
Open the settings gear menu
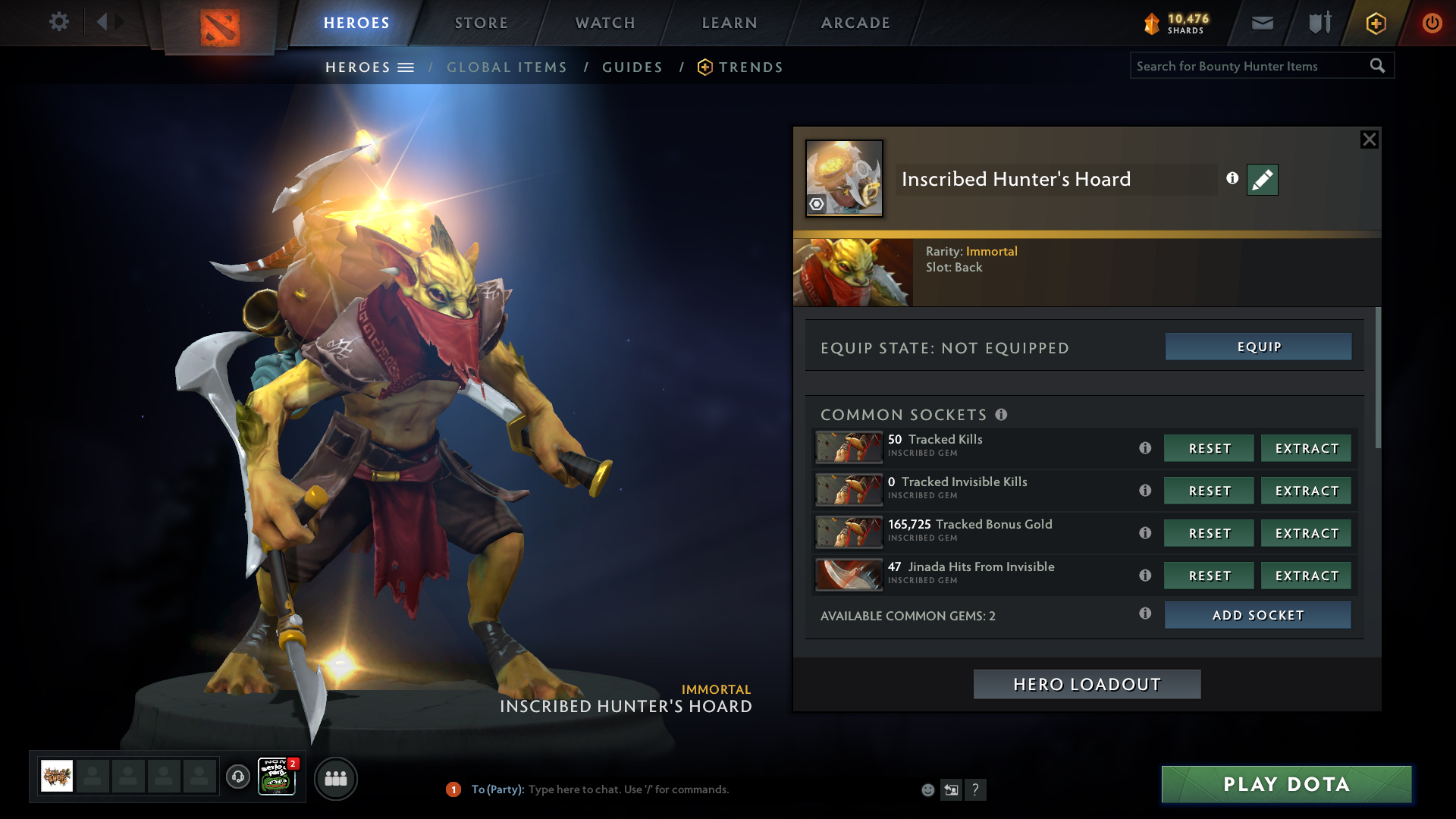point(58,22)
